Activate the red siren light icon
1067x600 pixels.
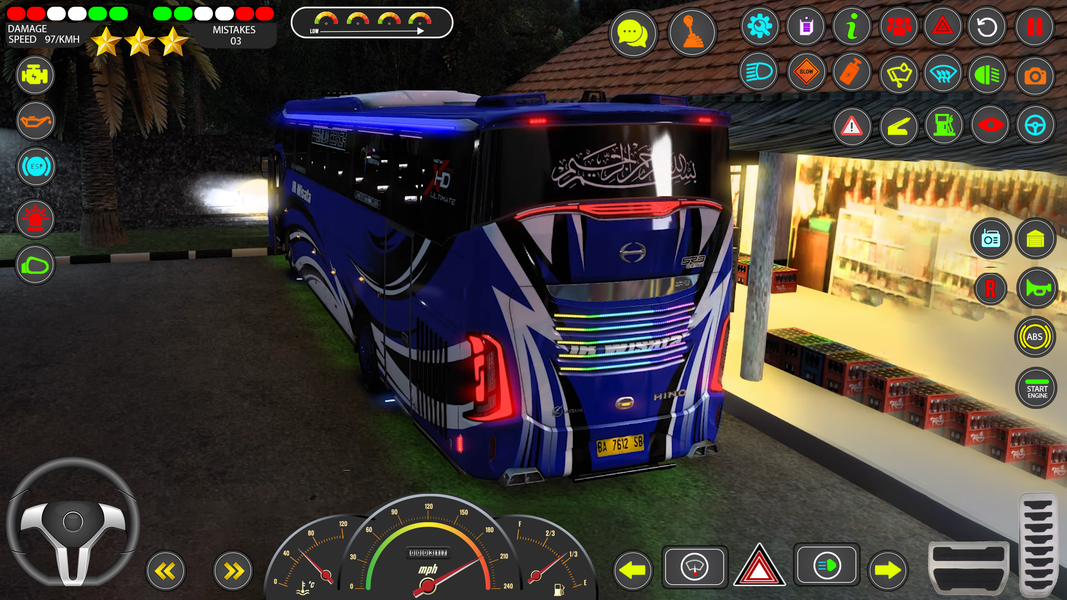click(x=36, y=217)
